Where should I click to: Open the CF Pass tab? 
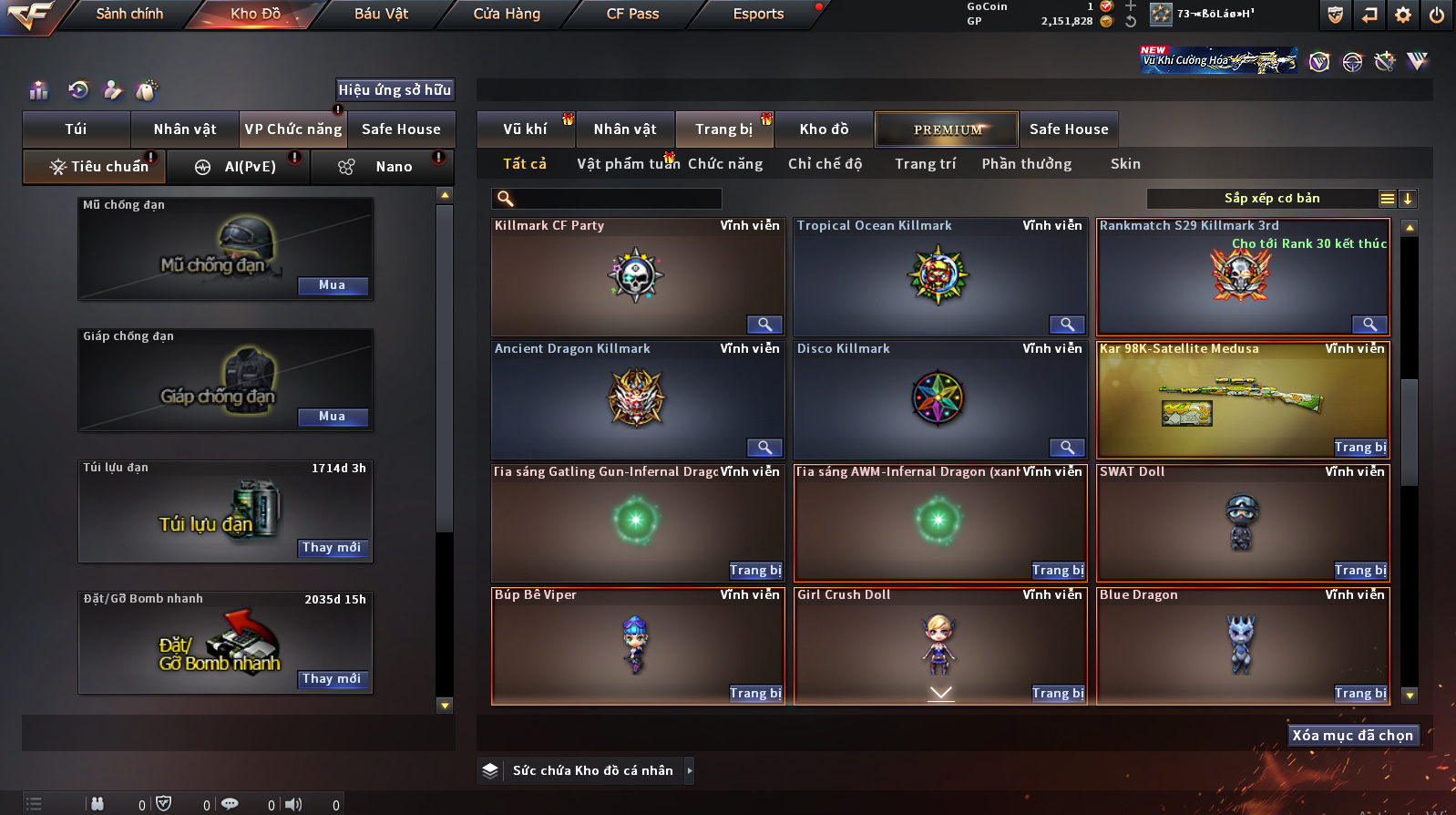[632, 14]
